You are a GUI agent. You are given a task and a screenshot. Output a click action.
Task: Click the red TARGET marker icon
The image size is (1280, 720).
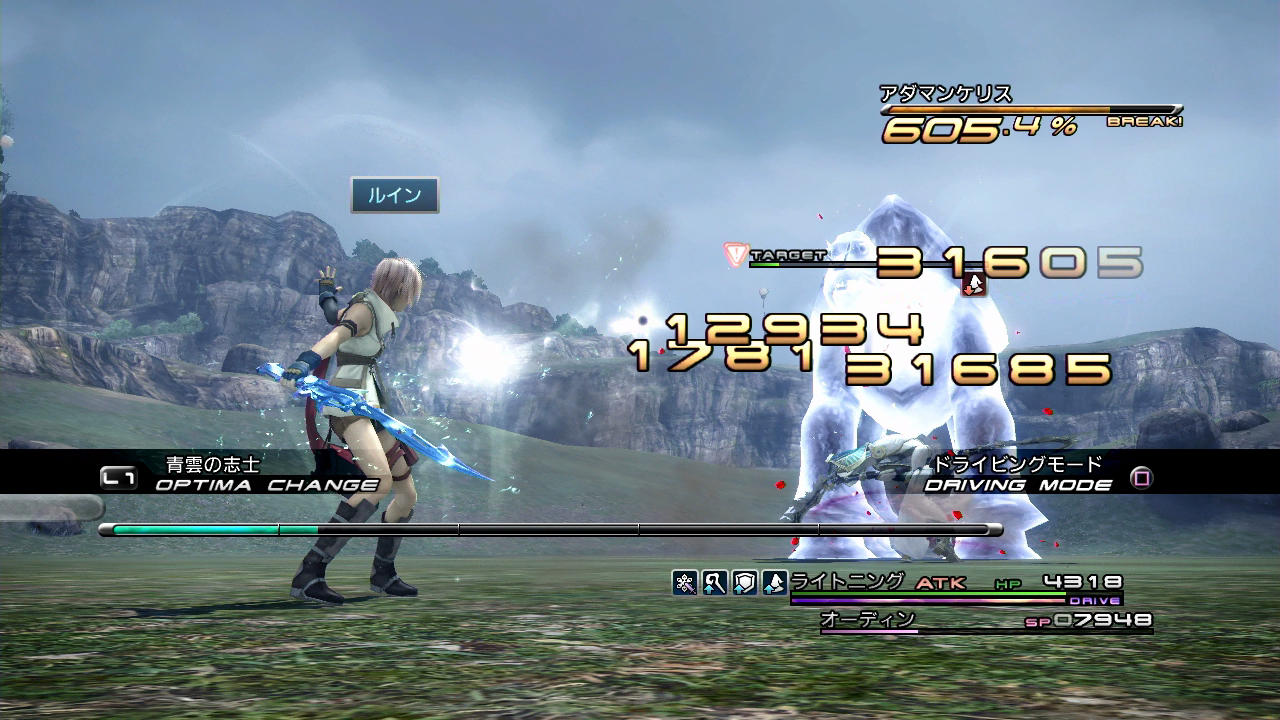click(735, 255)
